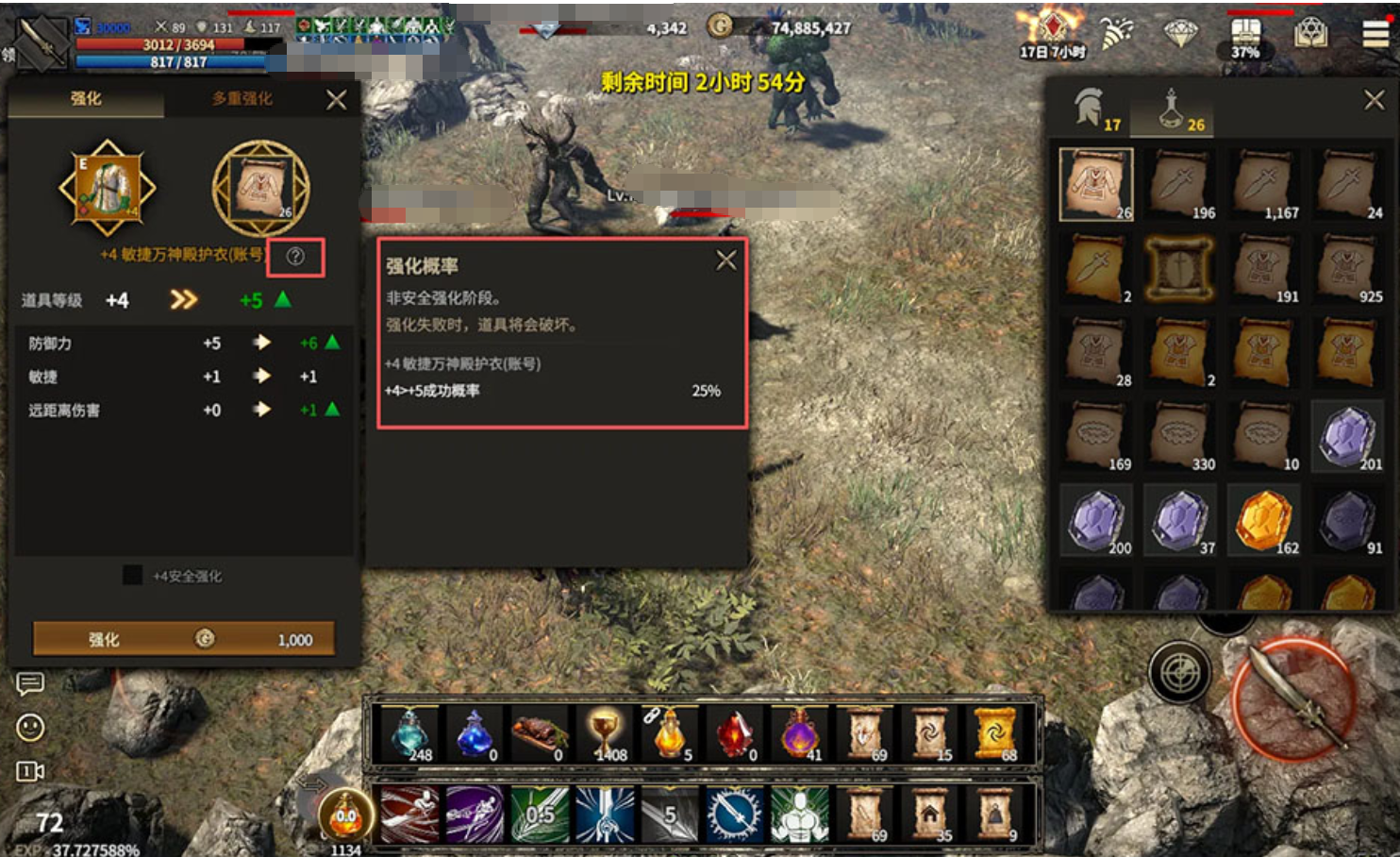Viewport: 1400px width, 857px height.
Task: Open the hamburger main menu
Action: point(1375,33)
